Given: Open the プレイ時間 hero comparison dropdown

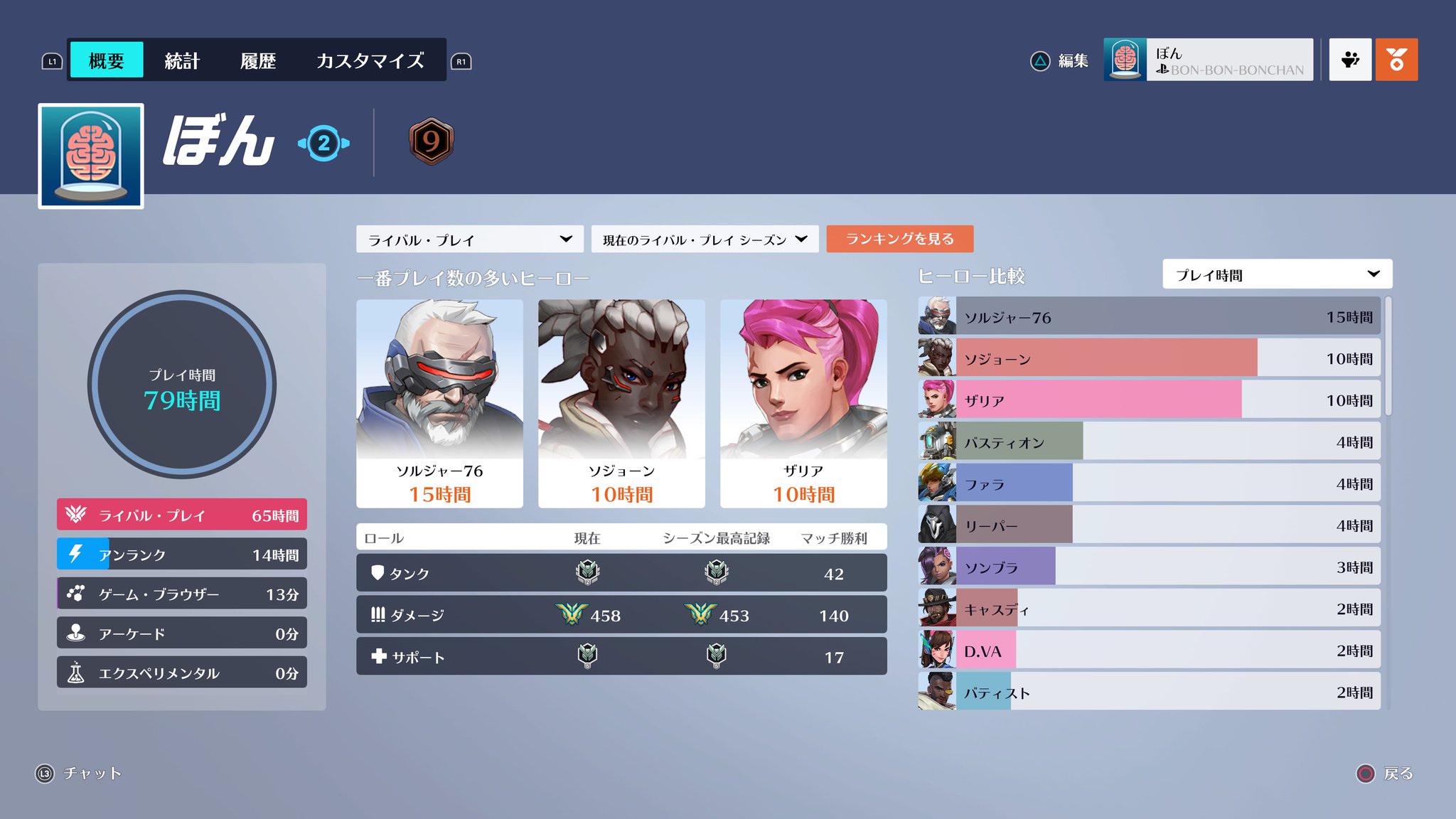Looking at the screenshot, I should tap(1278, 274).
